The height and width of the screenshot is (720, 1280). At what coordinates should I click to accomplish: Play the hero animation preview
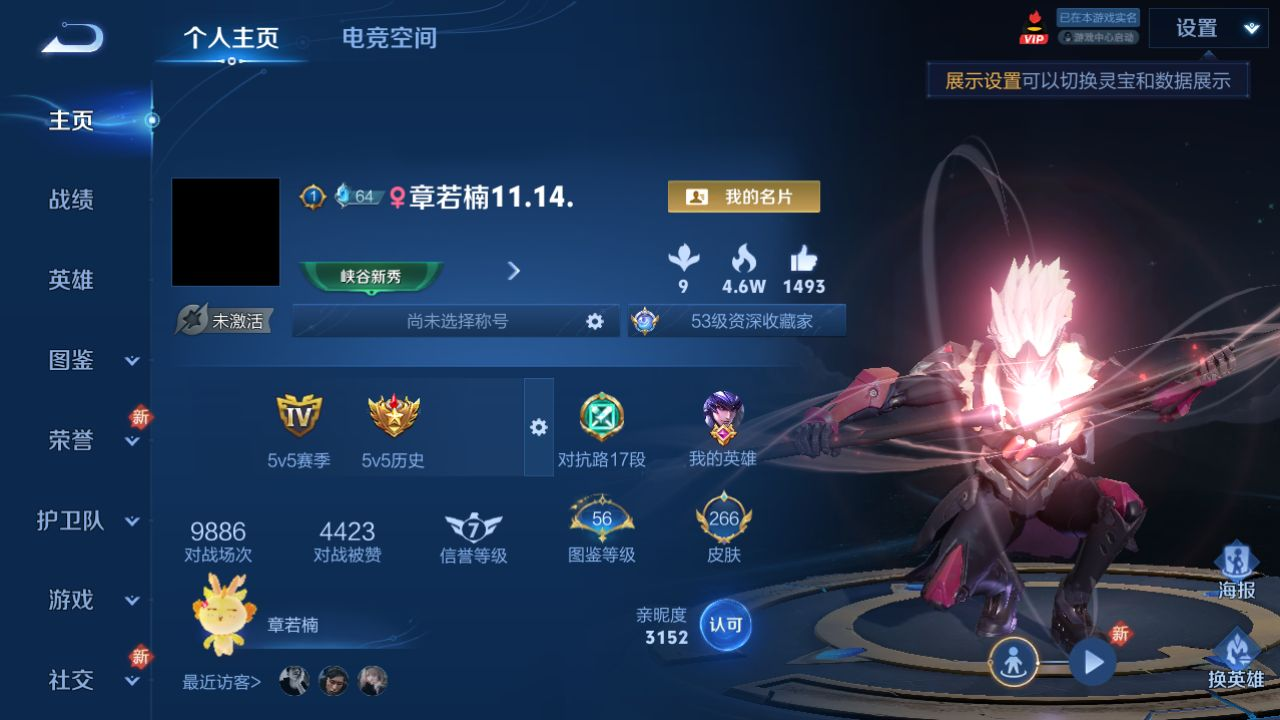click(x=1092, y=662)
